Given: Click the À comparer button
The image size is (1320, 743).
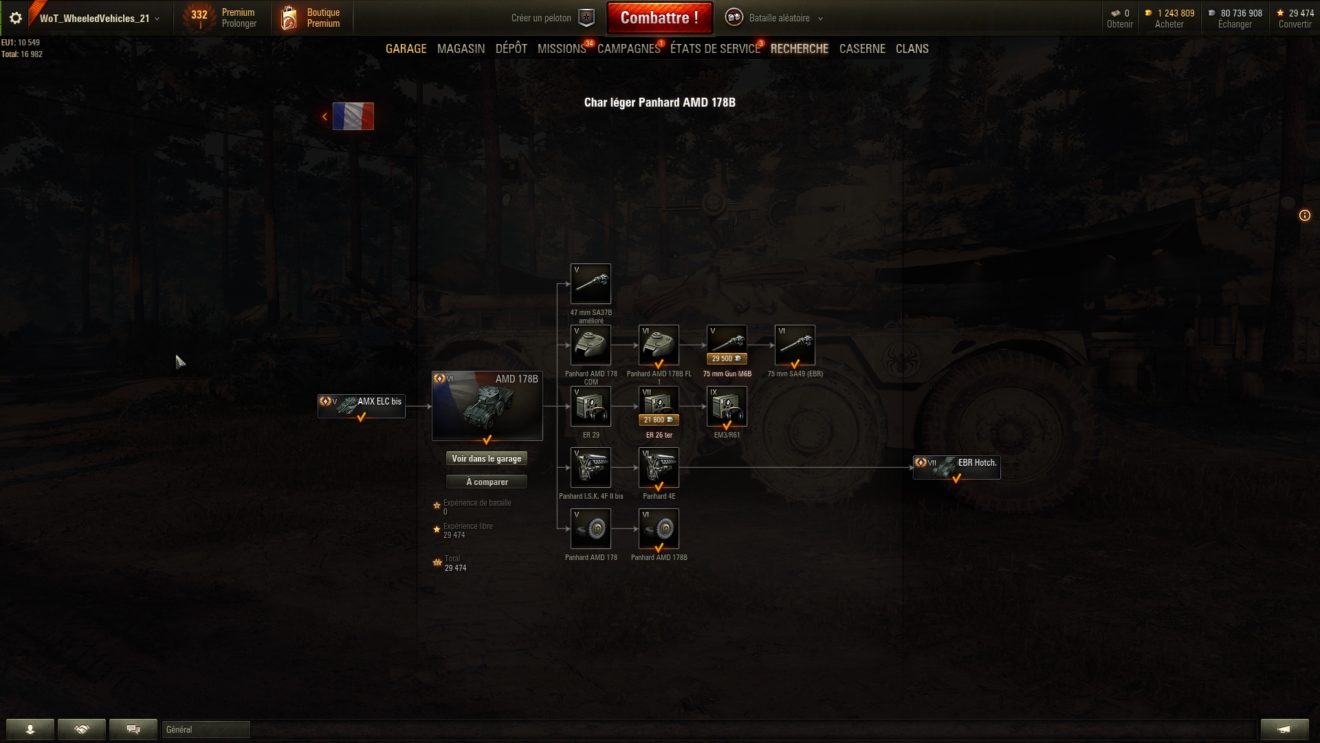Looking at the screenshot, I should click(x=487, y=482).
